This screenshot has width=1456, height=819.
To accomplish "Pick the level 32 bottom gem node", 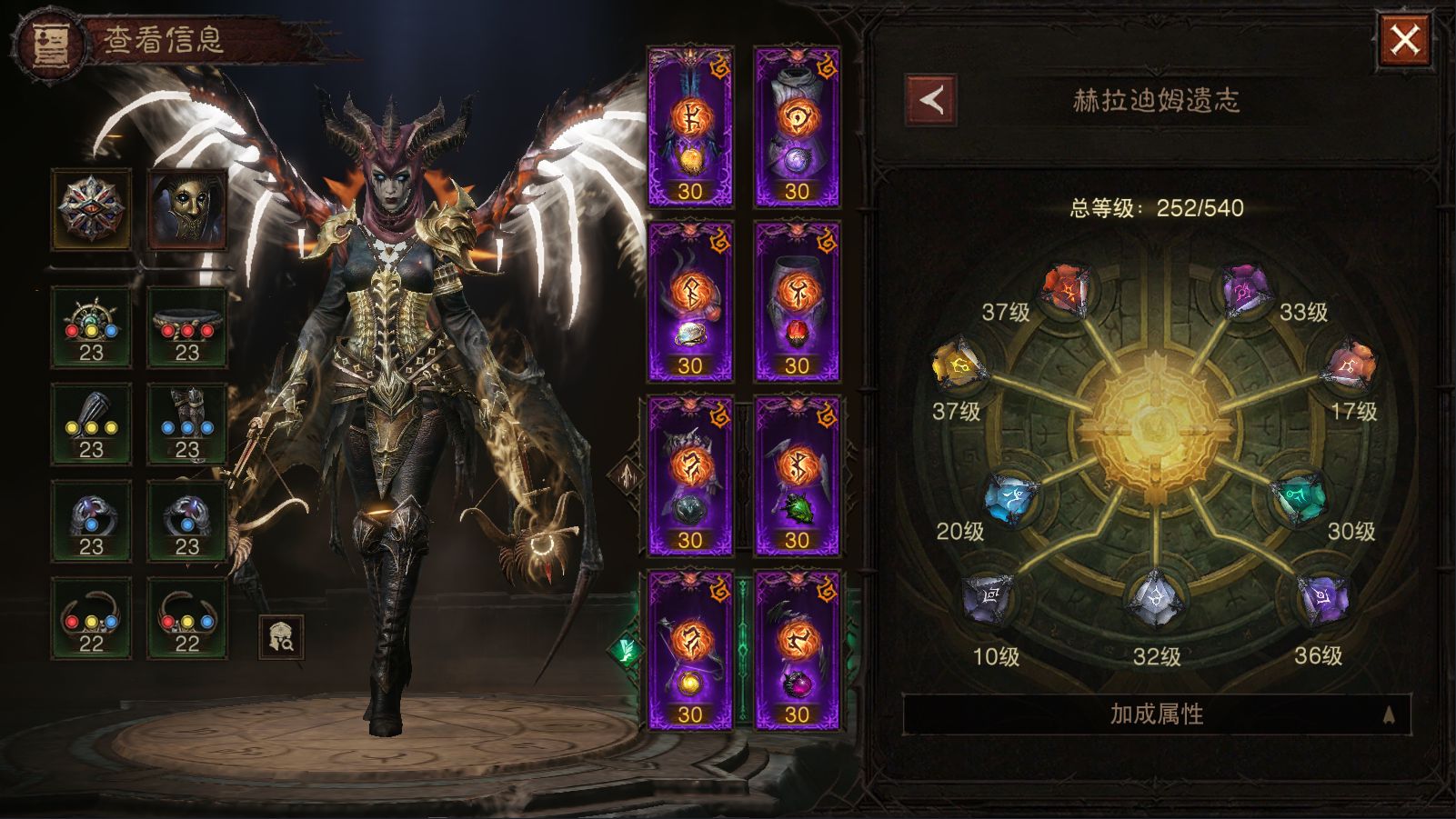I will tap(1154, 600).
